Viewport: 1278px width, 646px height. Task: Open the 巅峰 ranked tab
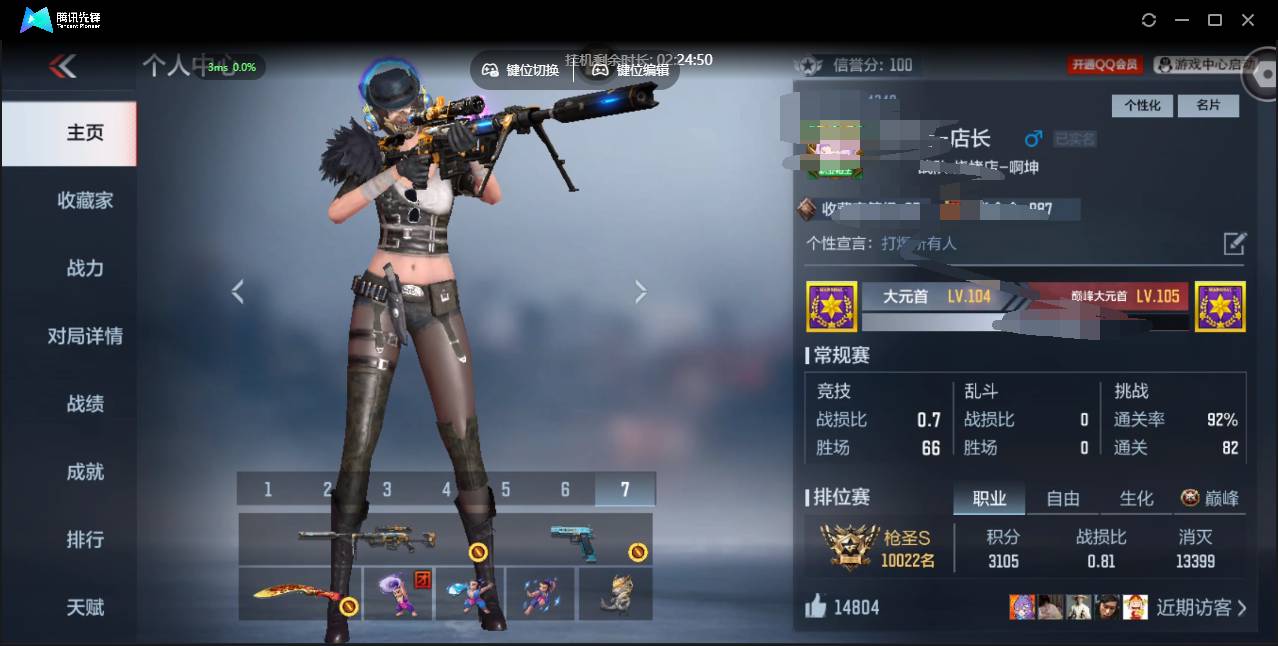click(1210, 498)
